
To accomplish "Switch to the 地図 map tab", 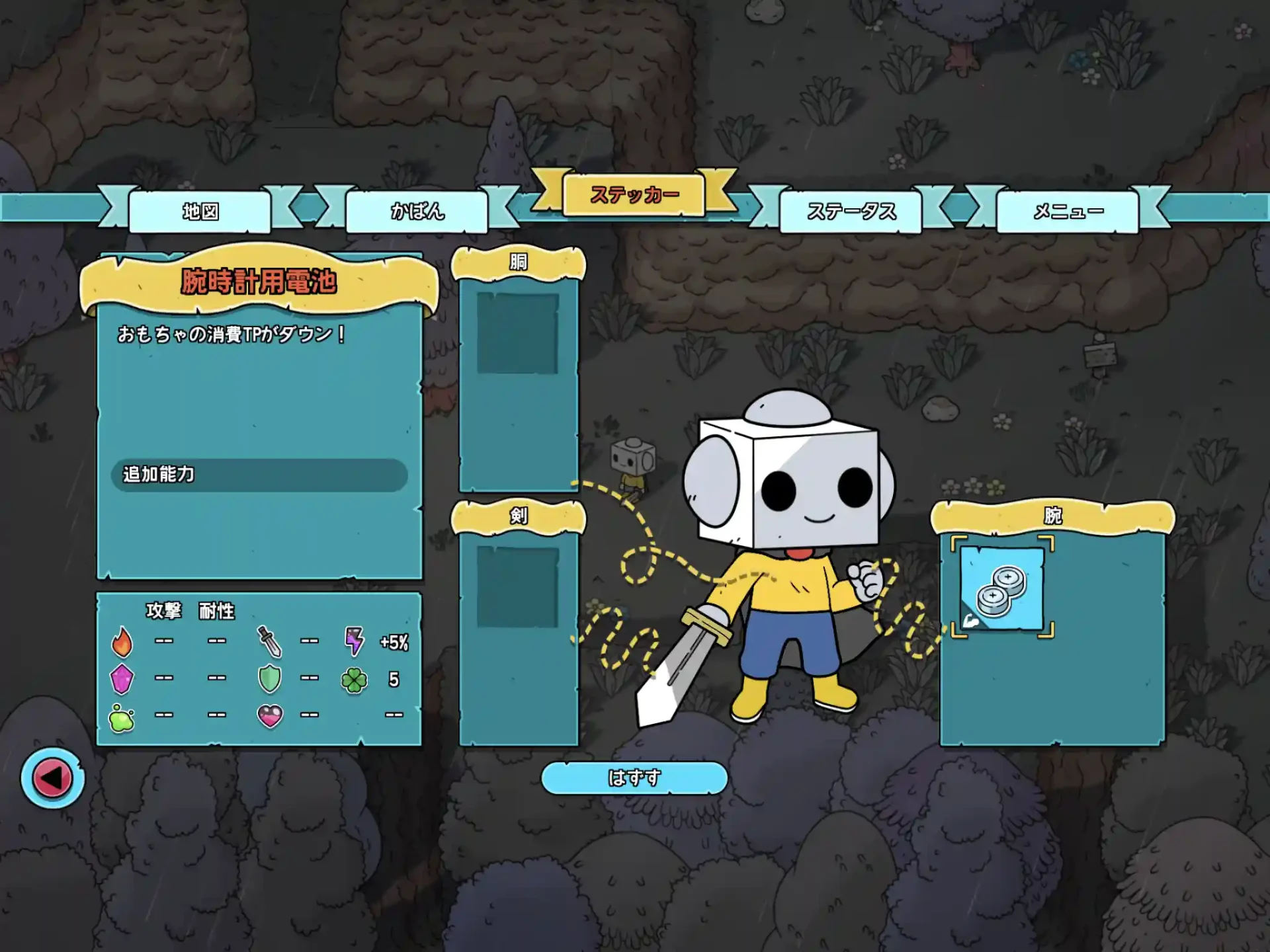I will 200,212.
